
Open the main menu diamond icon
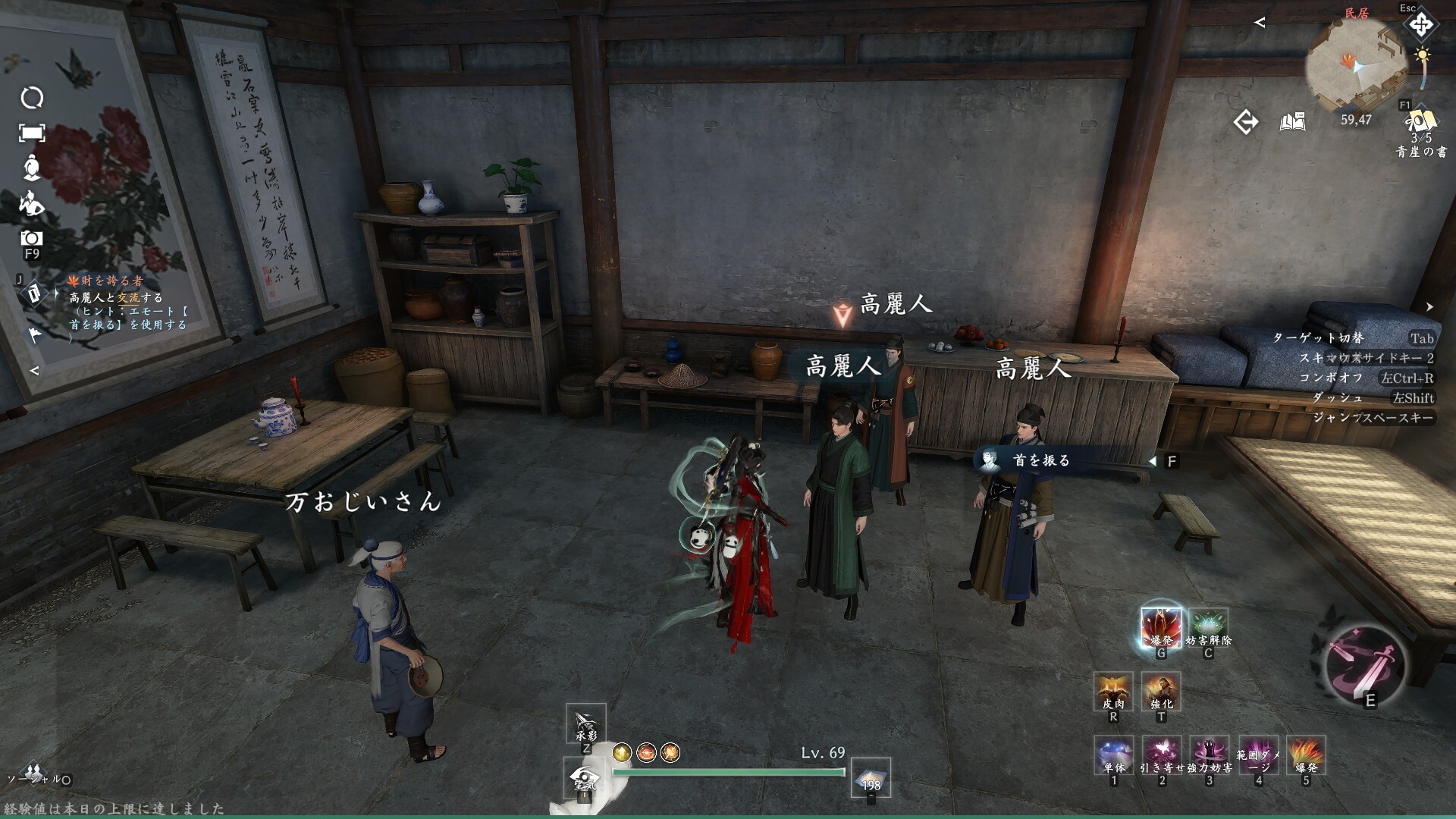click(x=1420, y=25)
